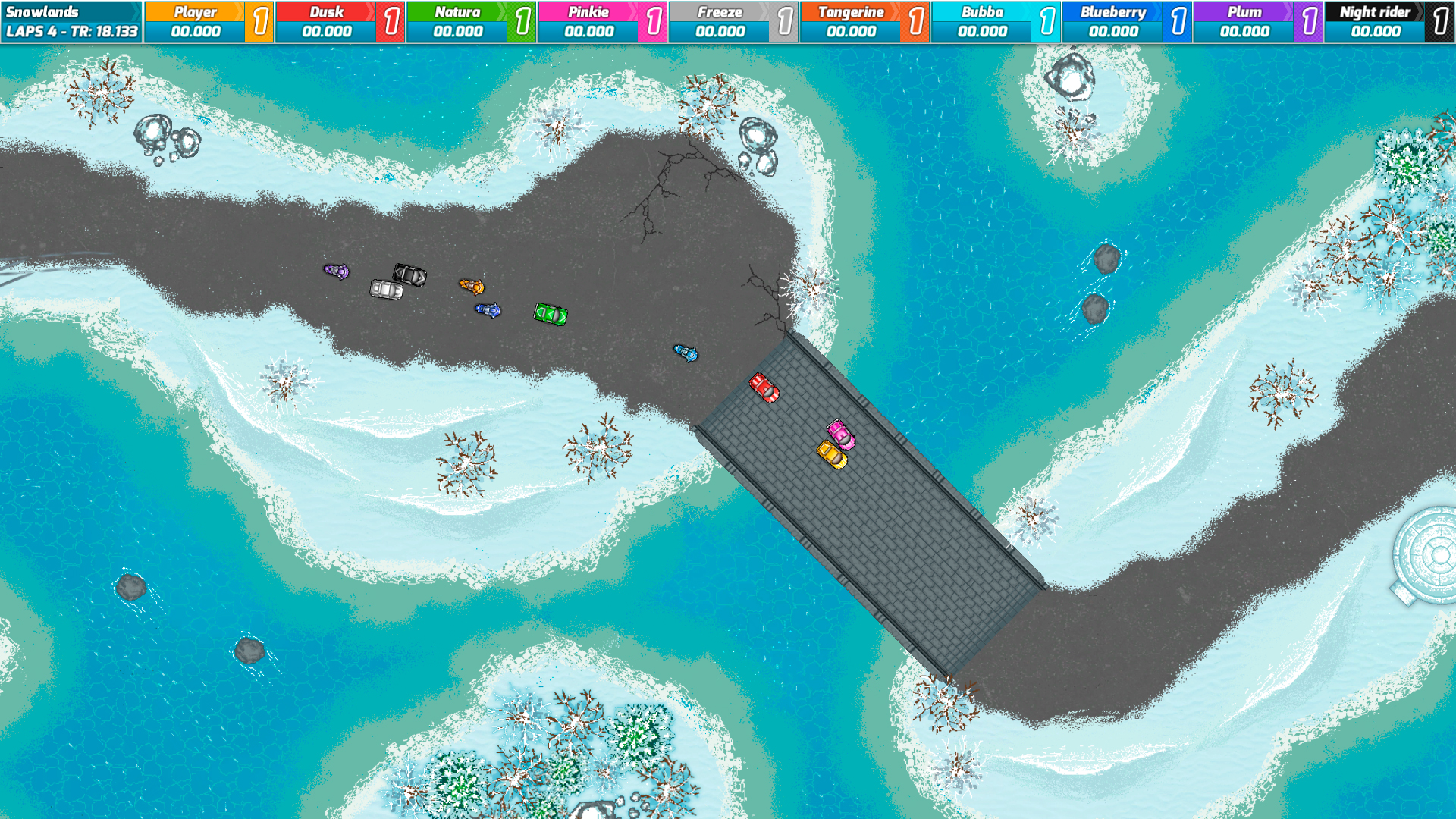This screenshot has width=1456, height=819.
Task: Open the Night rider panel header
Action: click(x=1376, y=11)
